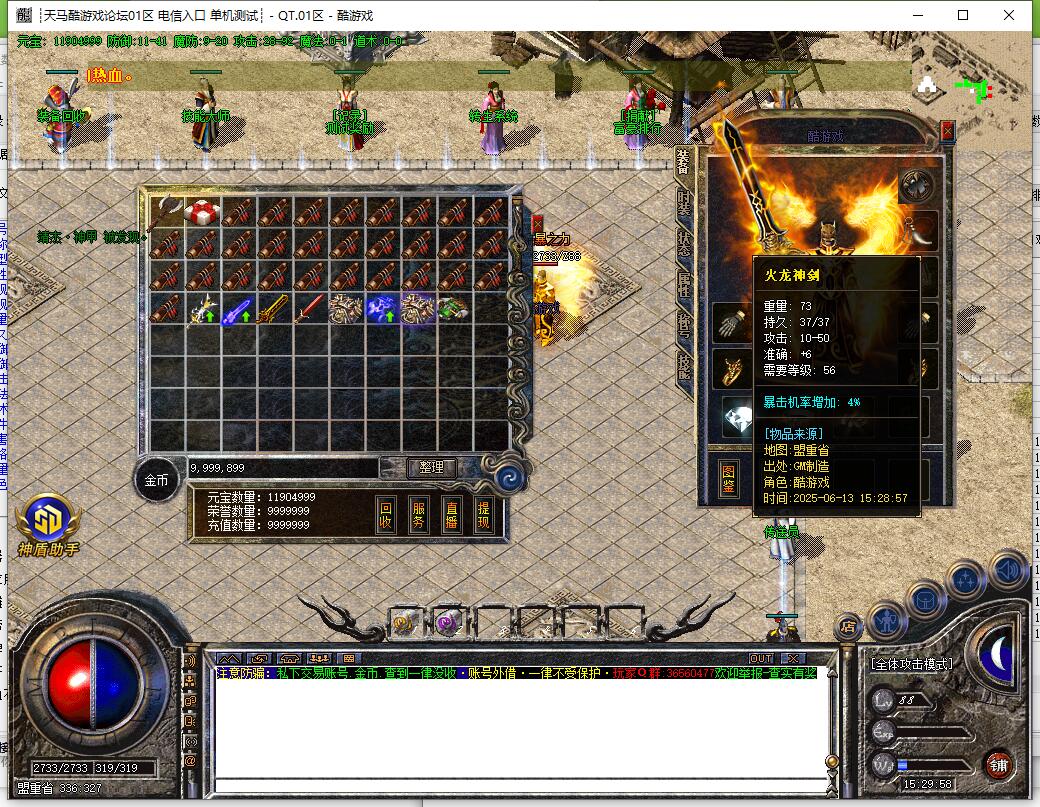Click the 整理 sort button in the bag
1040x807 pixels.
click(432, 467)
